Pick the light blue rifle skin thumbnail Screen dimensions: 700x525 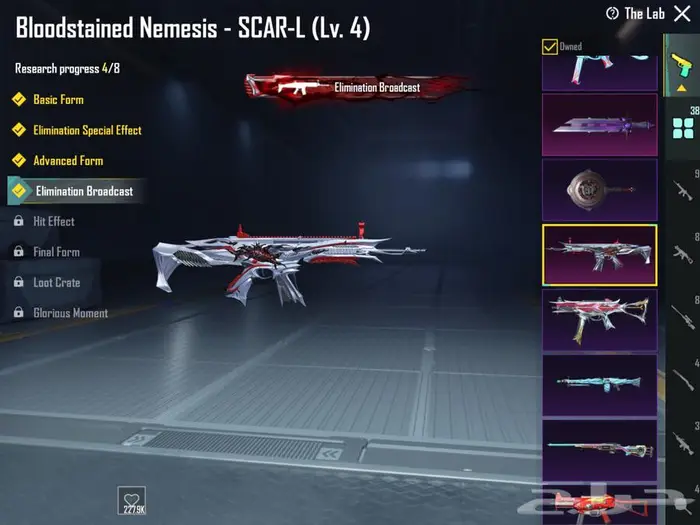point(599,384)
